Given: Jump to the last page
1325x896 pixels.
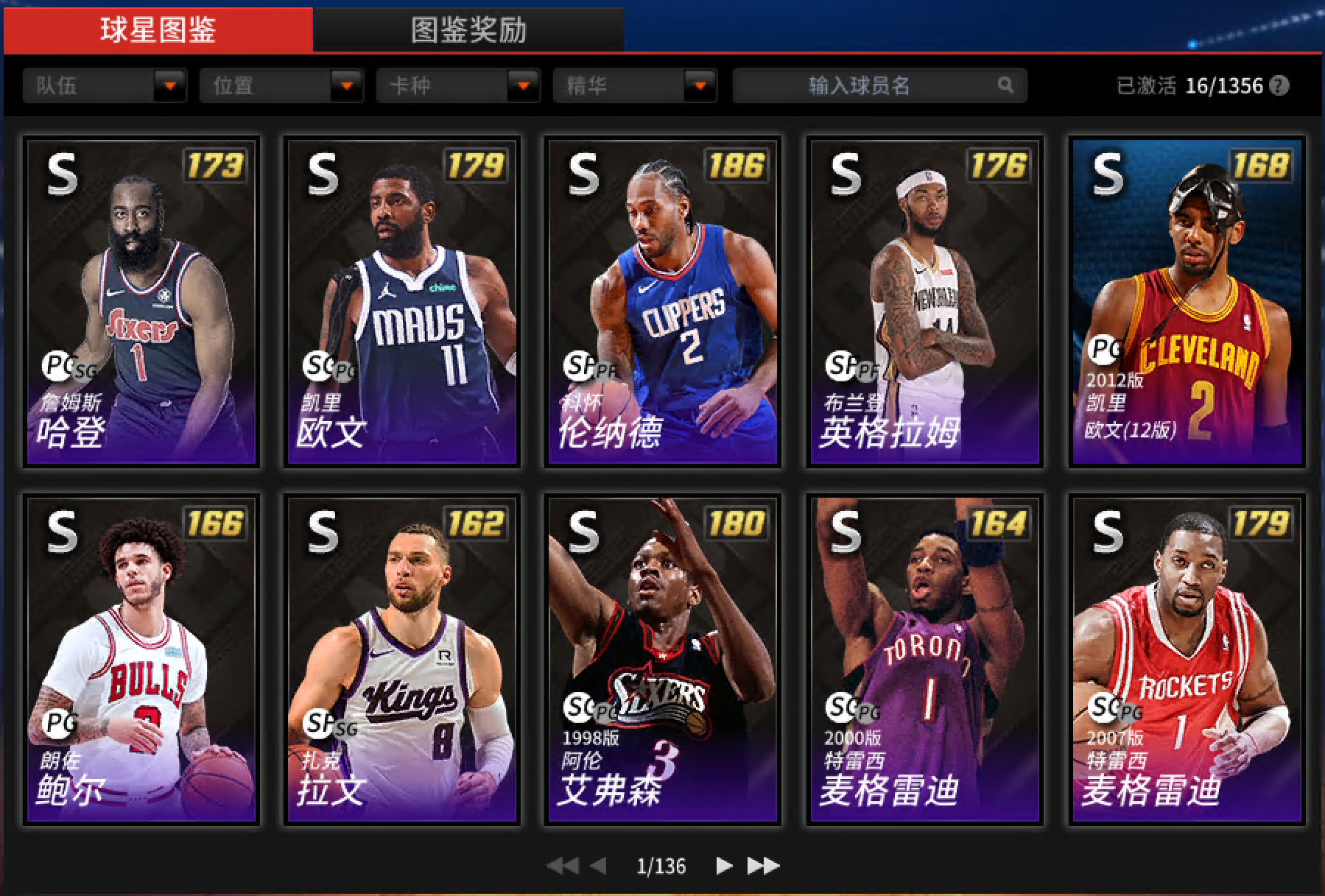Looking at the screenshot, I should click(x=763, y=866).
